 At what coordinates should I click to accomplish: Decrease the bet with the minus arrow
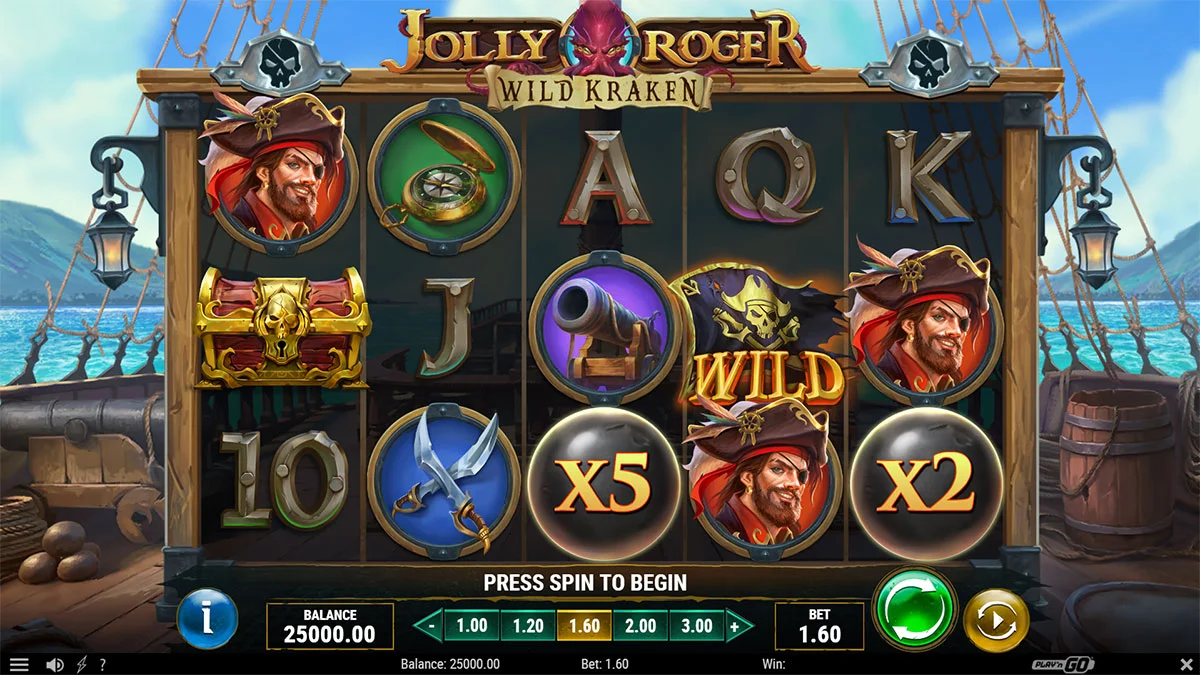click(x=429, y=627)
